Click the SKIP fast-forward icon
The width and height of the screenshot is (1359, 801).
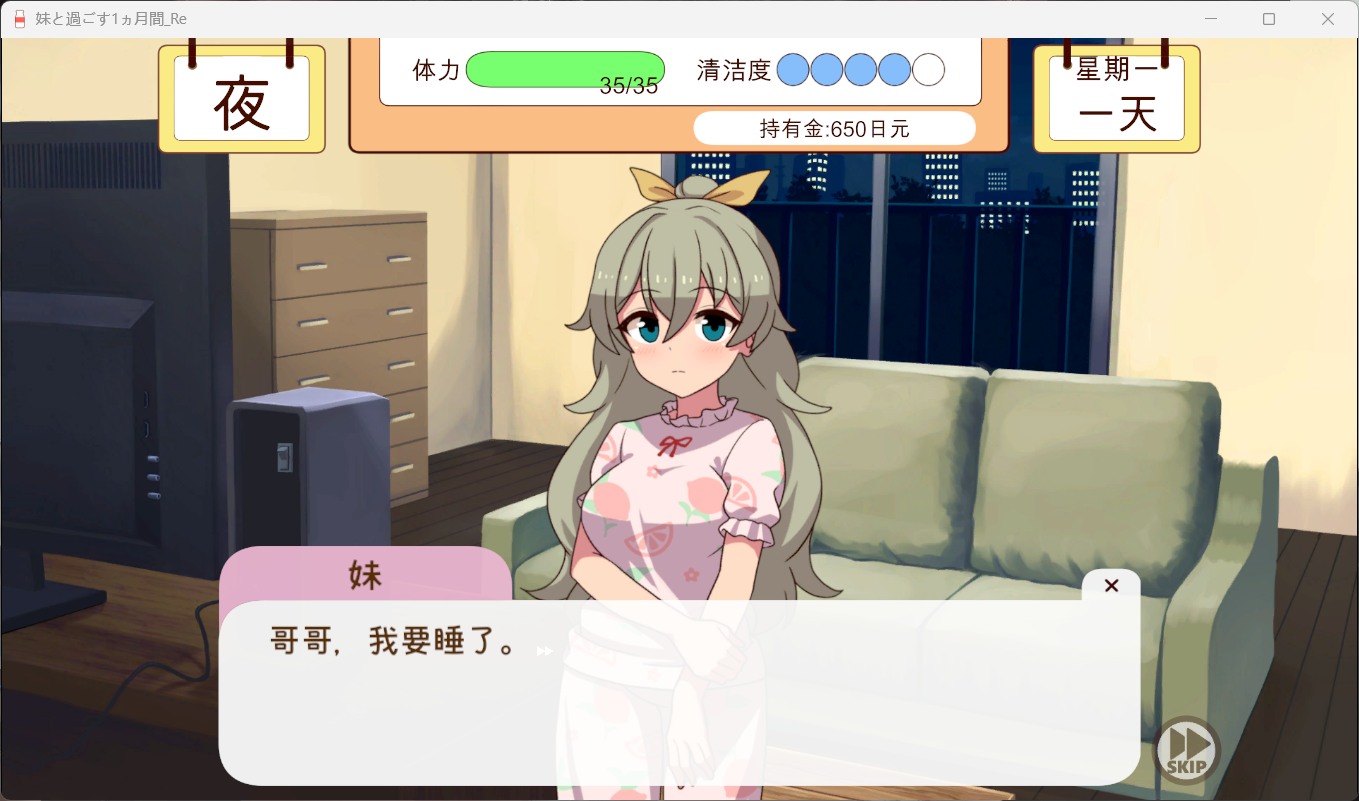pos(1187,749)
